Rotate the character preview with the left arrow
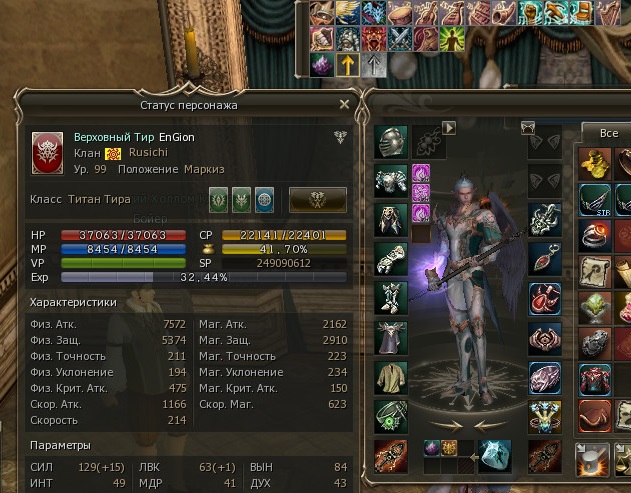The image size is (631, 493). click(x=447, y=424)
